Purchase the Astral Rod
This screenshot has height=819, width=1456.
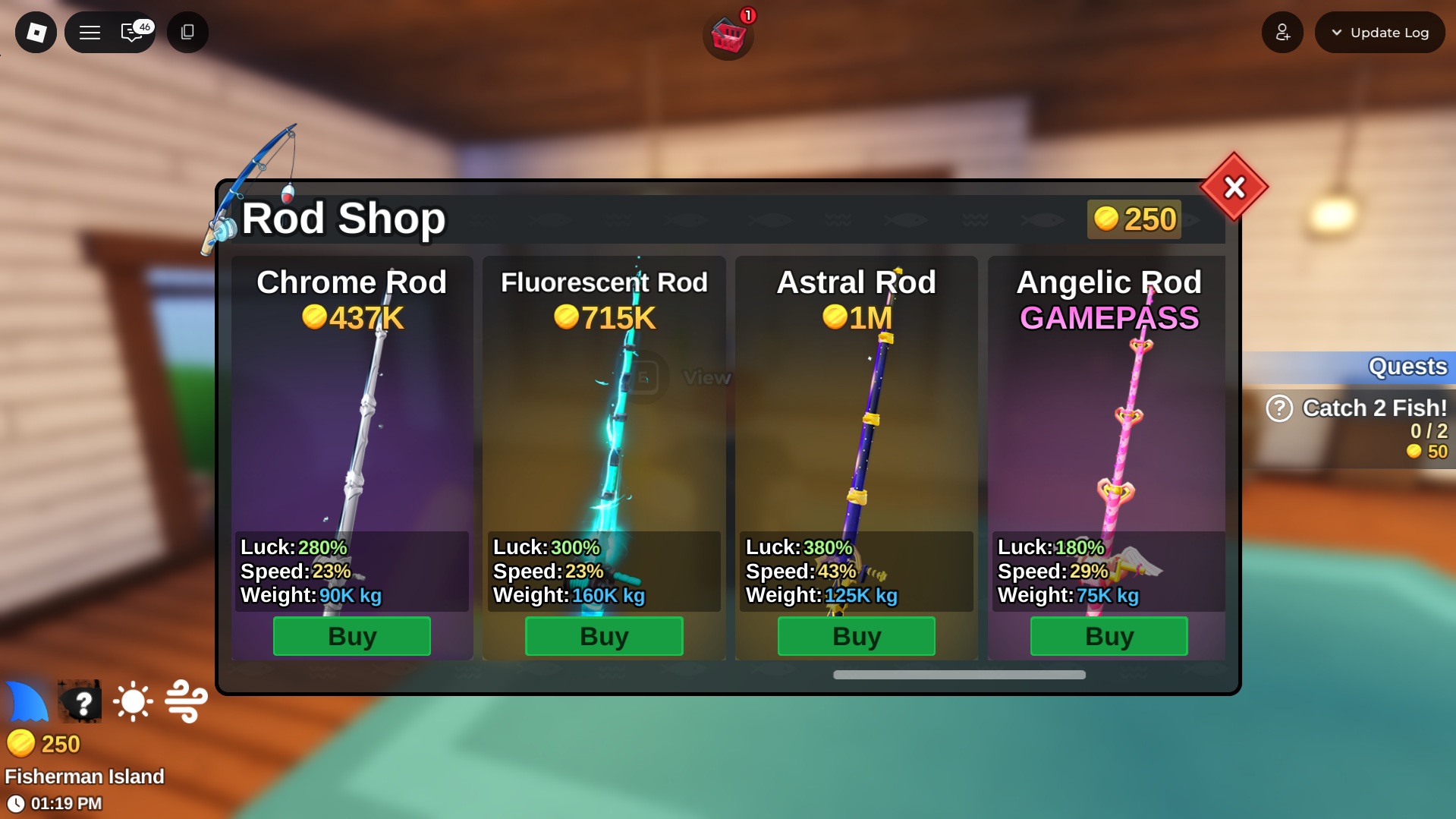(856, 636)
